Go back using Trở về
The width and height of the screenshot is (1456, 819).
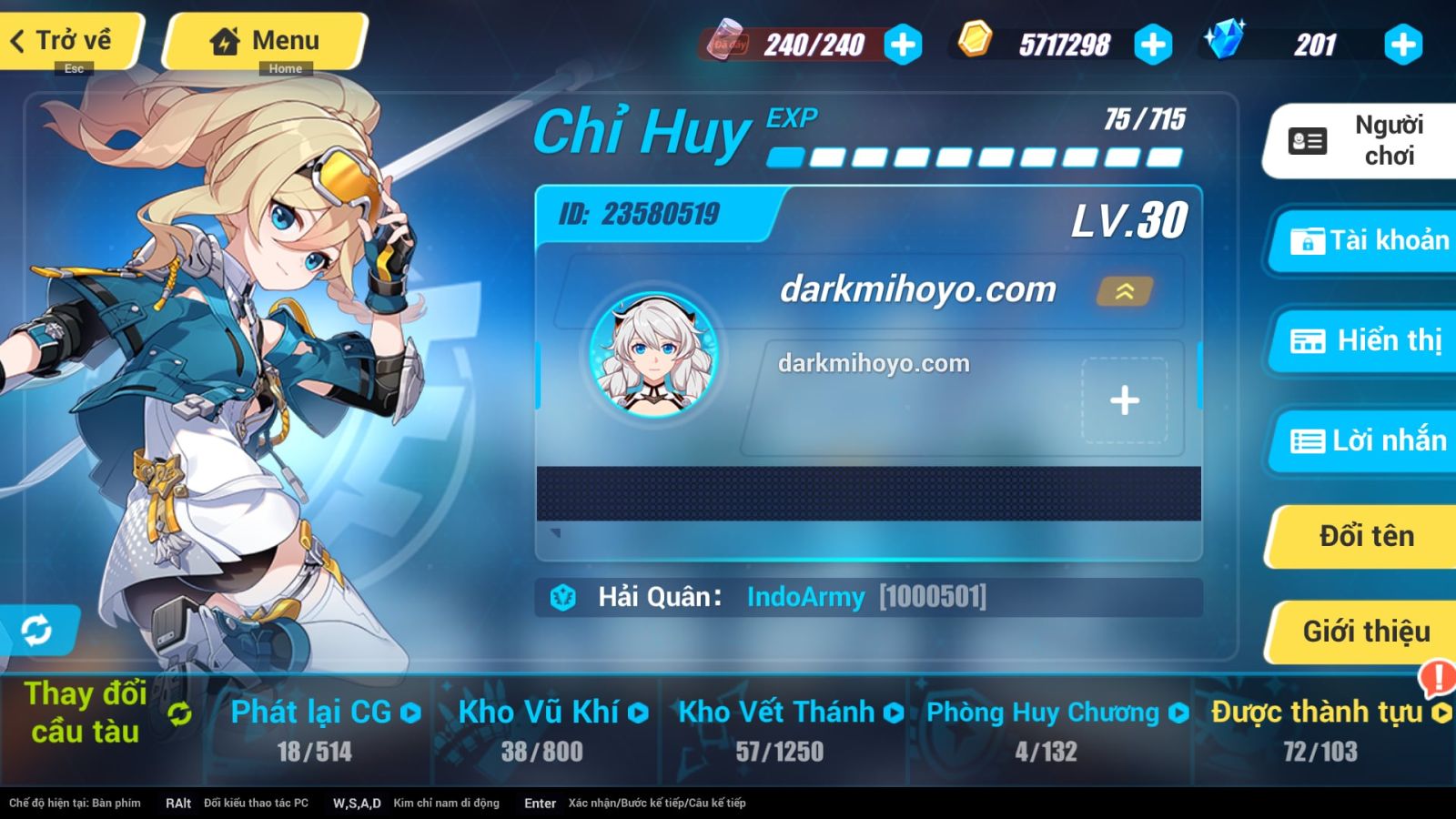pyautogui.click(x=64, y=40)
